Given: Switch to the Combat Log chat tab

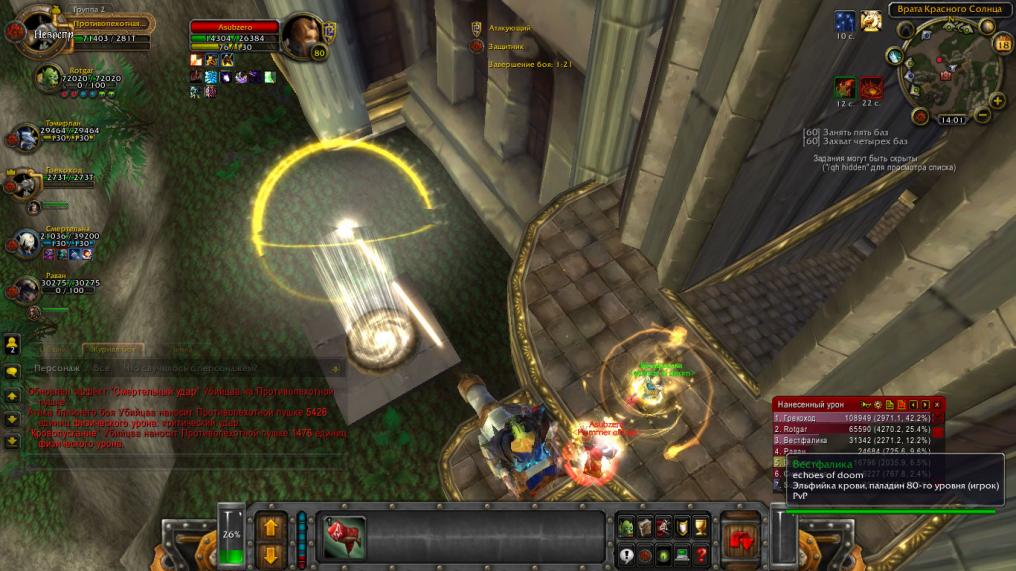Looking at the screenshot, I should [113, 349].
